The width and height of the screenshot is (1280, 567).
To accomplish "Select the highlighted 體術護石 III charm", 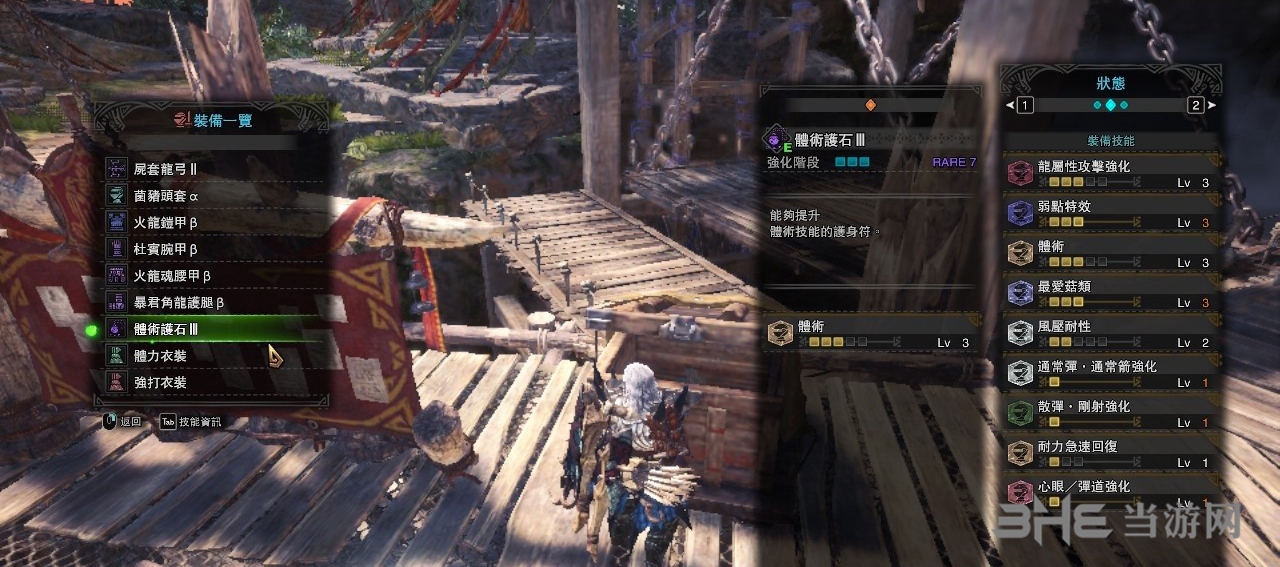I will (x=215, y=329).
